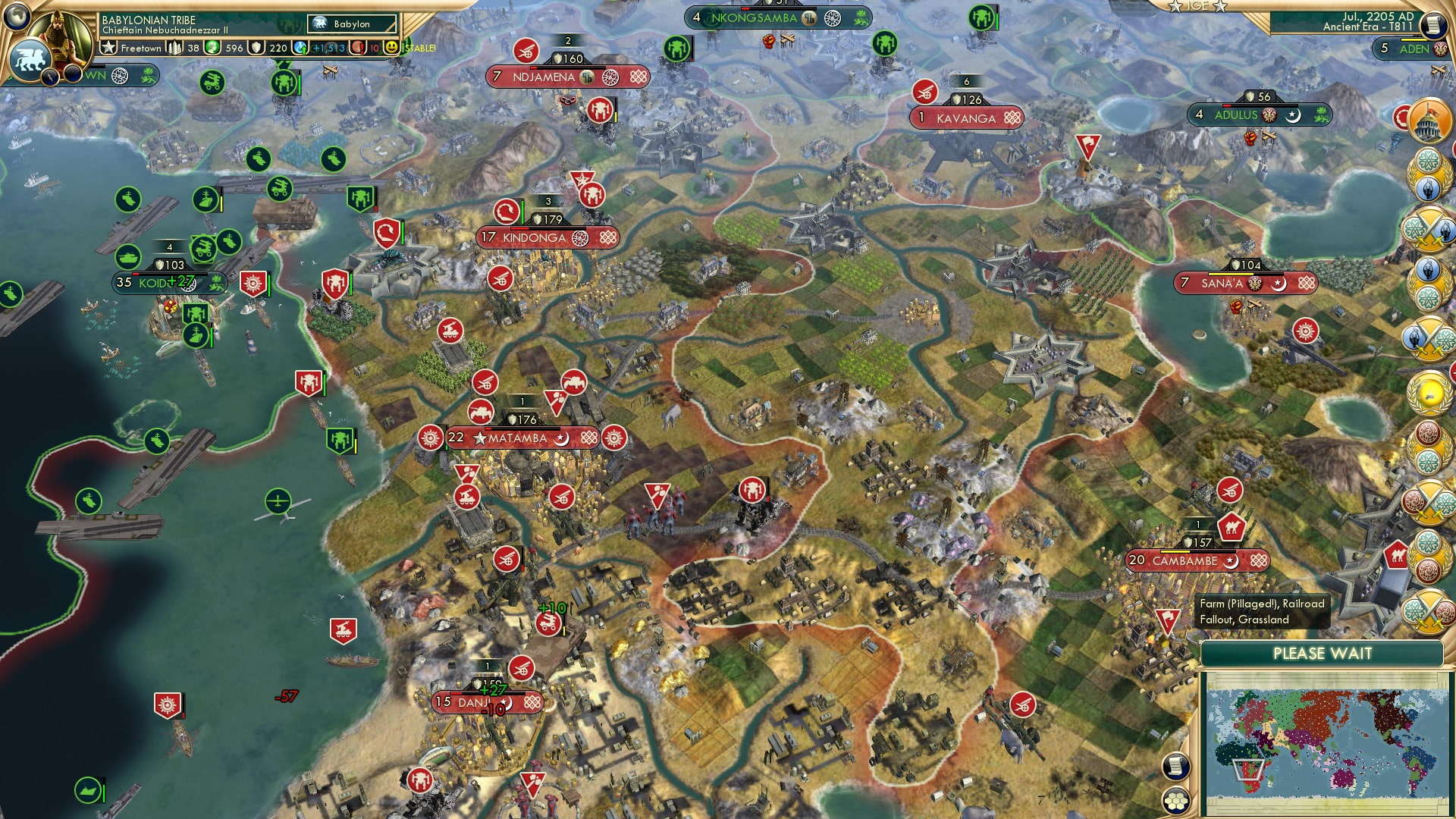Toggle the hex grid icon near the minimap
The height and width of the screenshot is (819, 1456).
pyautogui.click(x=1176, y=802)
